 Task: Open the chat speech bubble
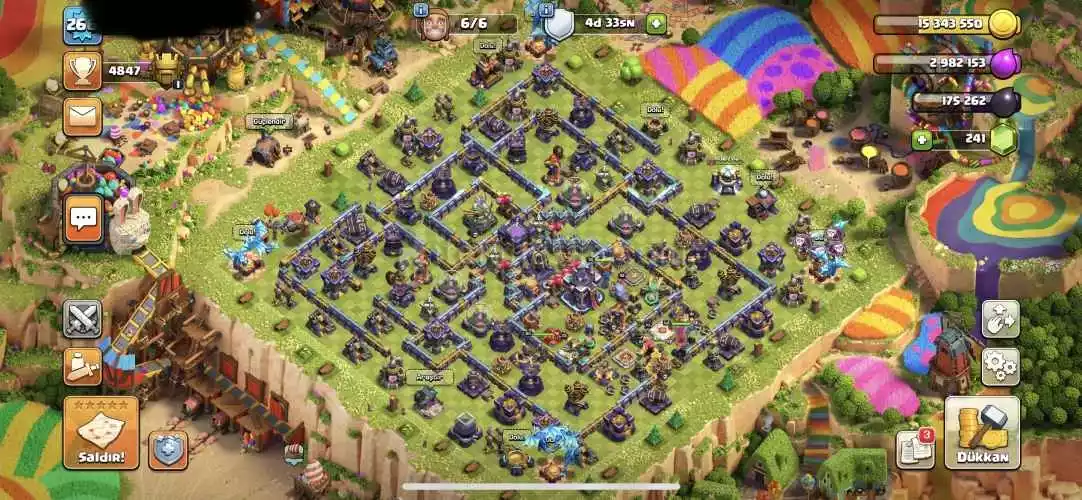click(83, 218)
